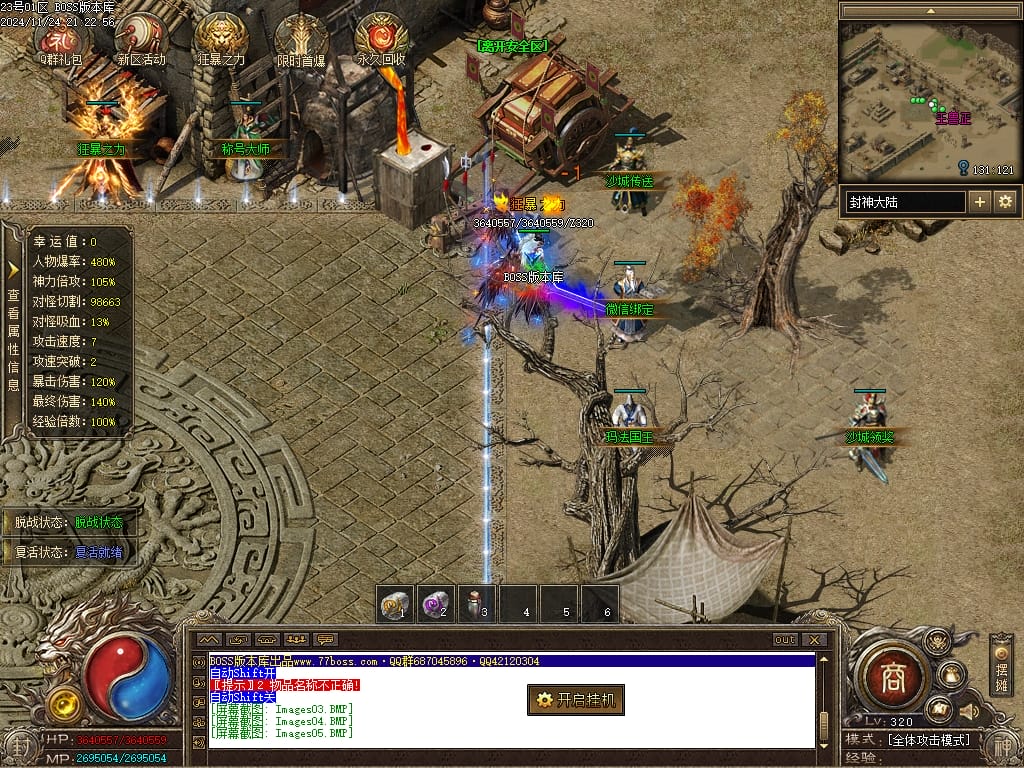Open the minimap gear settings
Screen dimensions: 1024x768
tap(1004, 202)
